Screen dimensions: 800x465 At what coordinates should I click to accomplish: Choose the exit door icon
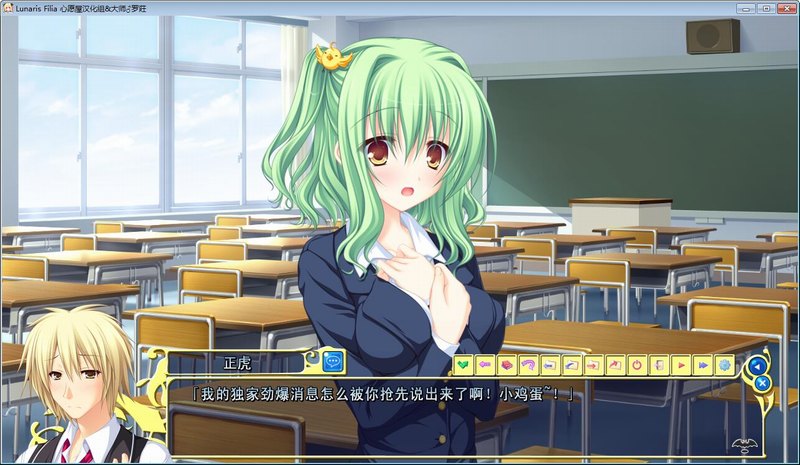(x=659, y=365)
